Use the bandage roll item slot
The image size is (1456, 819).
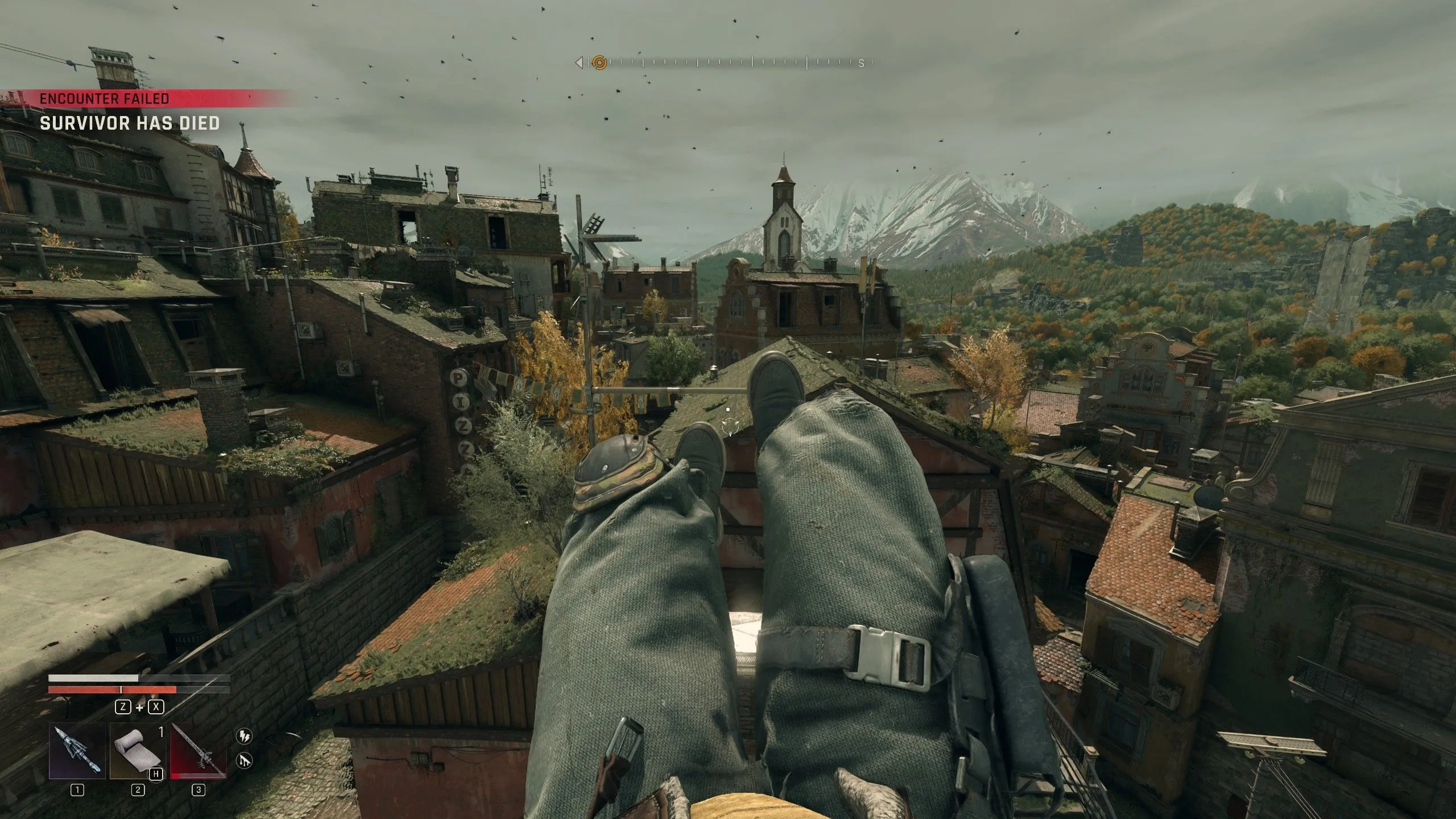[x=138, y=751]
